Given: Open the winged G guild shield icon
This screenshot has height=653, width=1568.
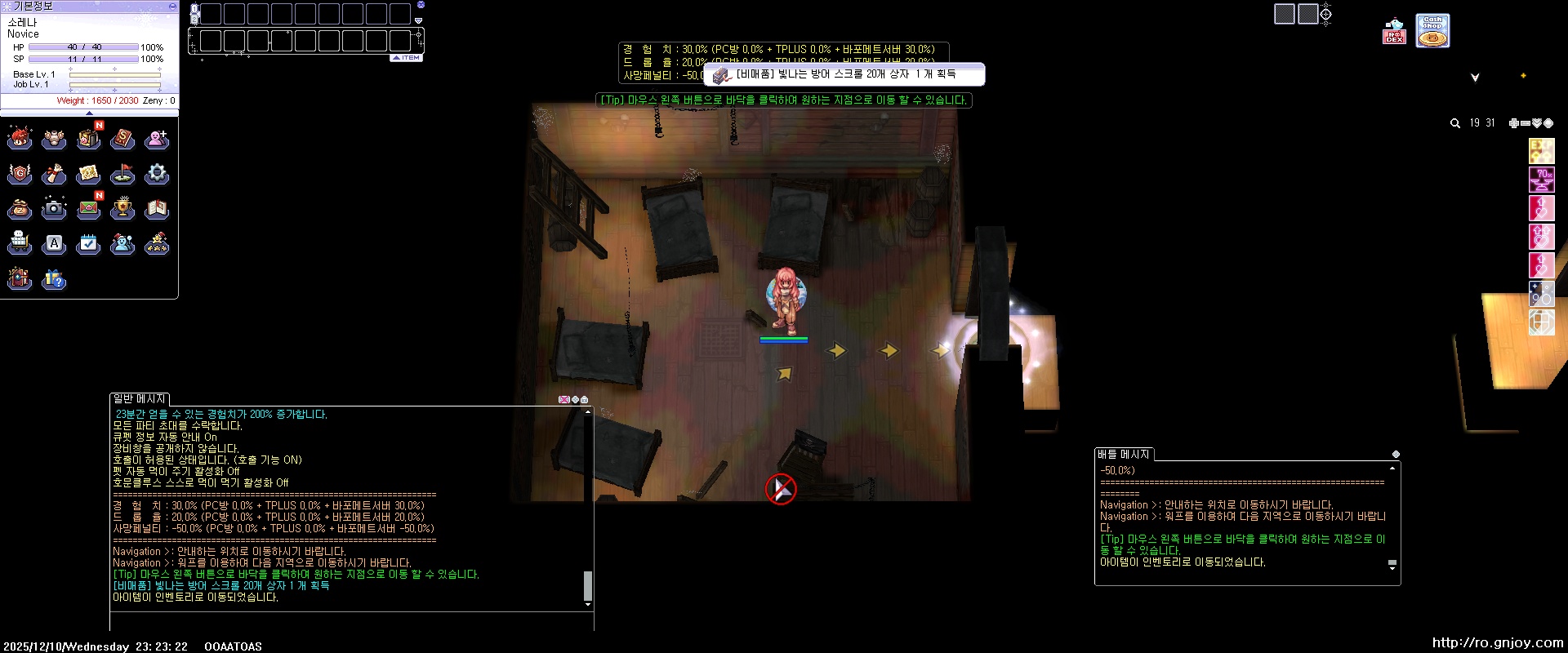Looking at the screenshot, I should tap(20, 174).
